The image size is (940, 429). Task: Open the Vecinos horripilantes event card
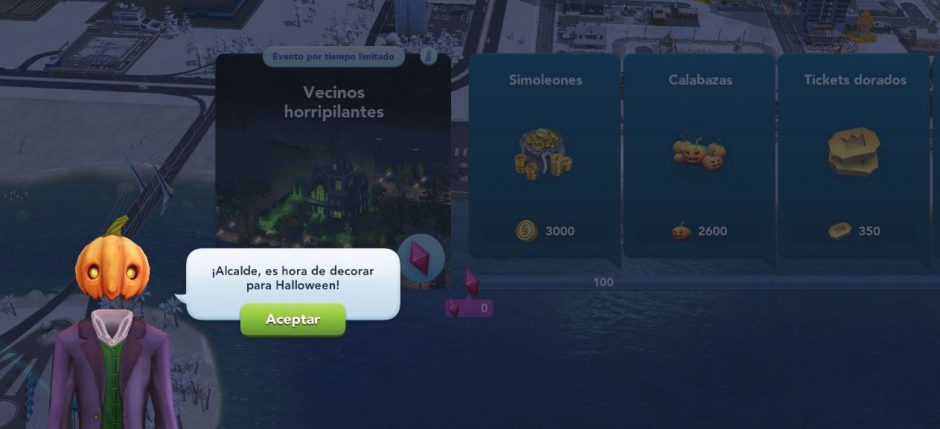[x=333, y=160]
